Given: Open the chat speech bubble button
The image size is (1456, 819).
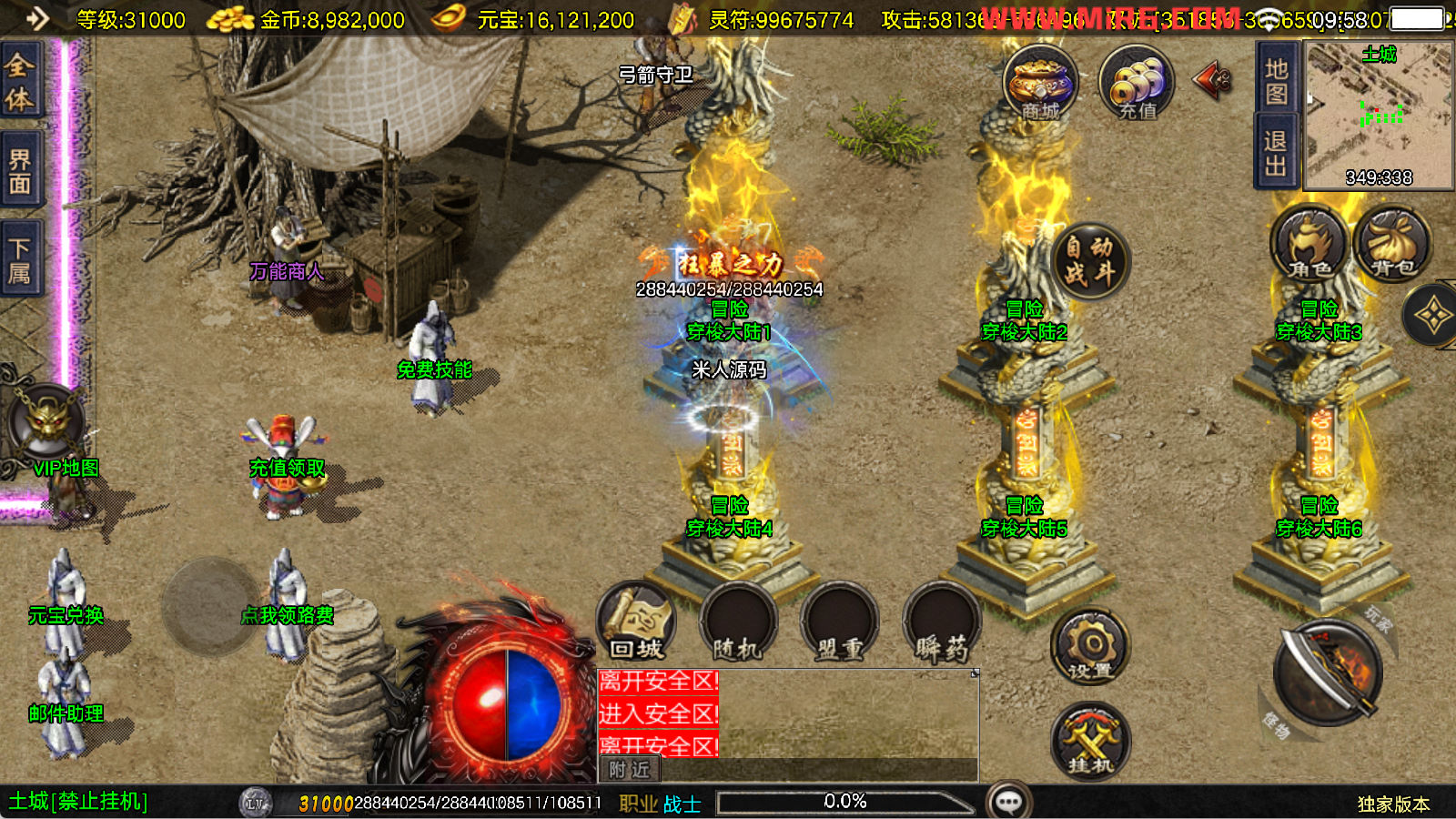Looking at the screenshot, I should click(1008, 802).
